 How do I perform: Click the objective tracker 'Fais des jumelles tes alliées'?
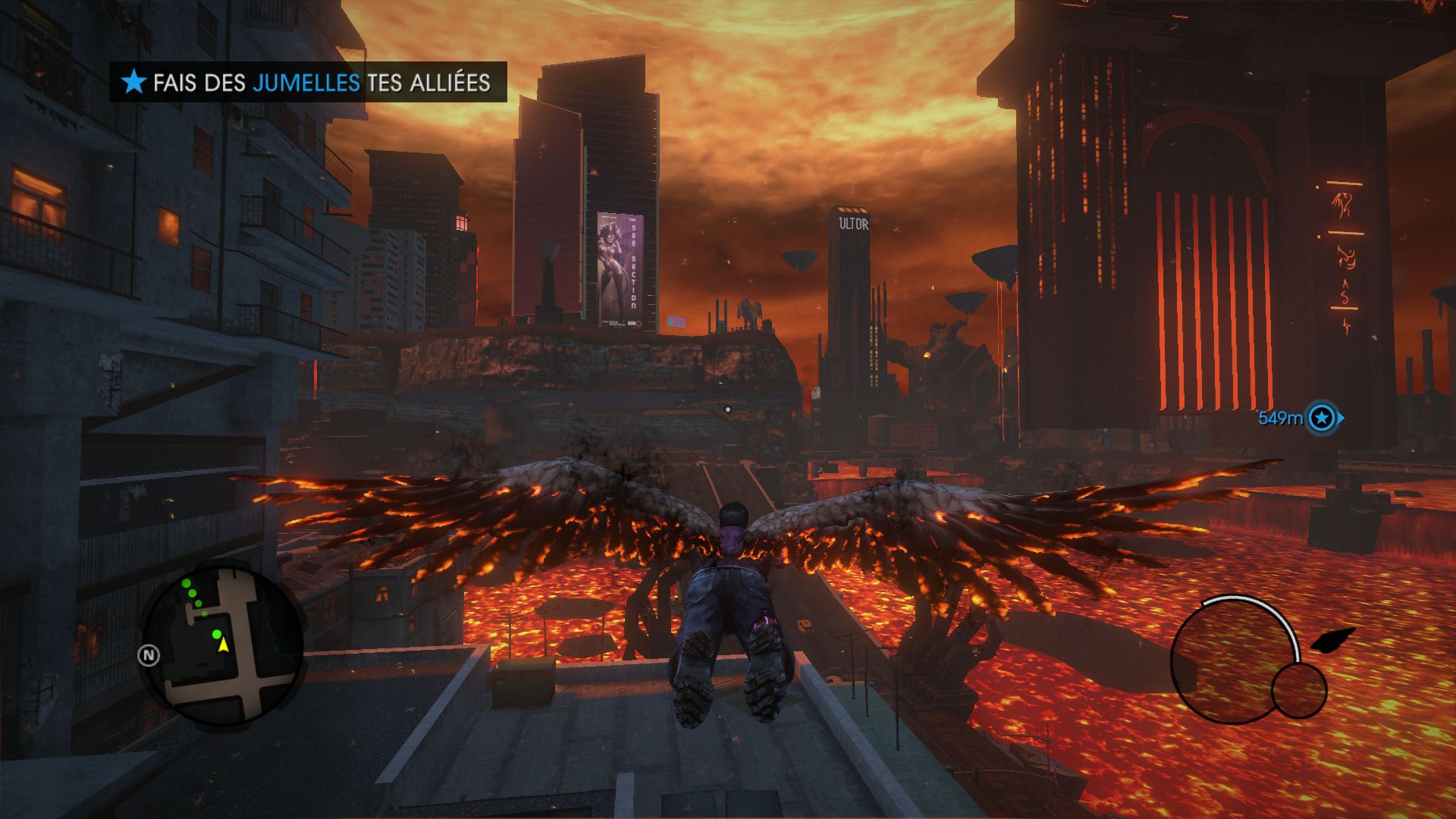pos(308,82)
